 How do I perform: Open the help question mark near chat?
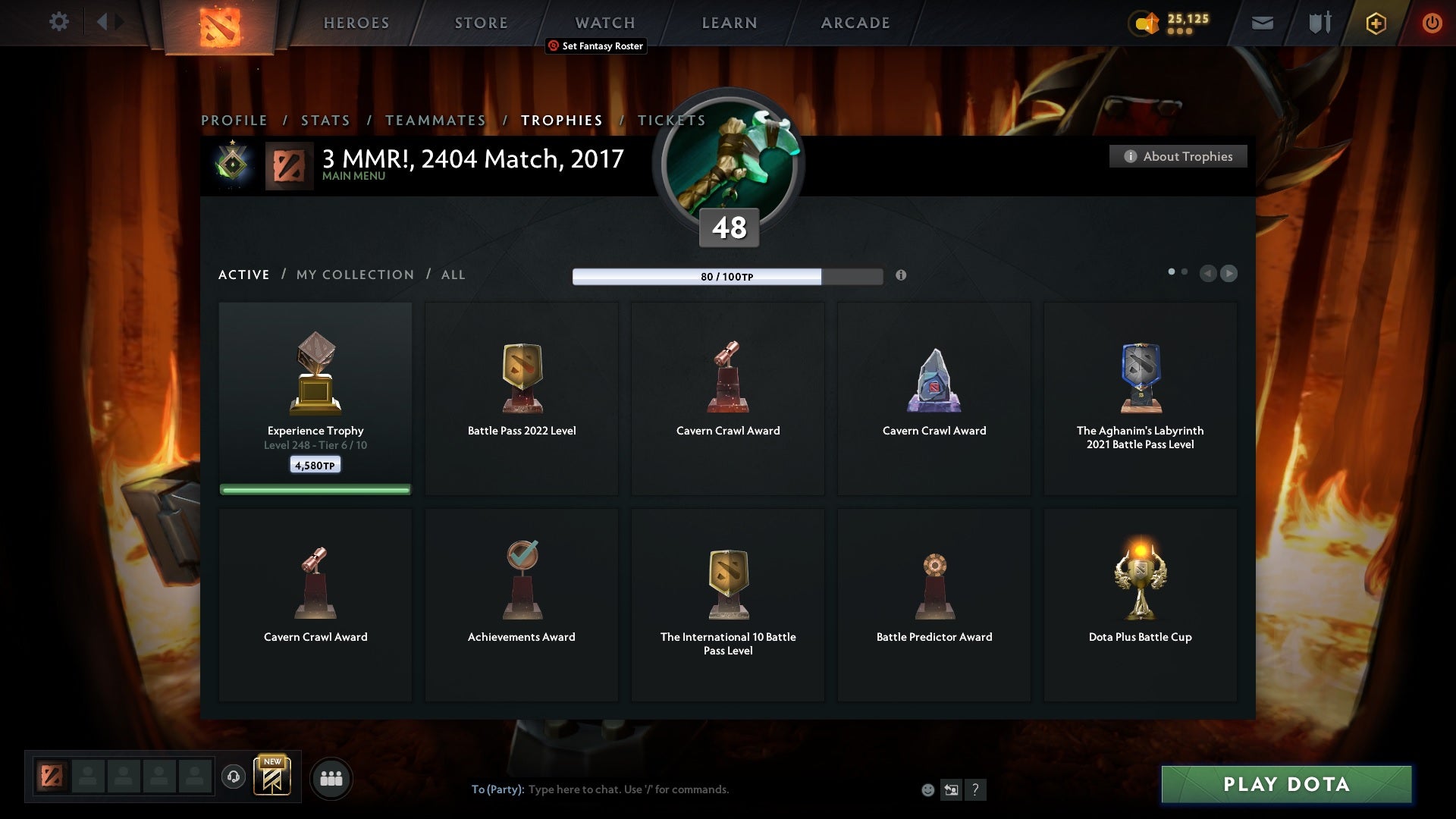(x=977, y=789)
